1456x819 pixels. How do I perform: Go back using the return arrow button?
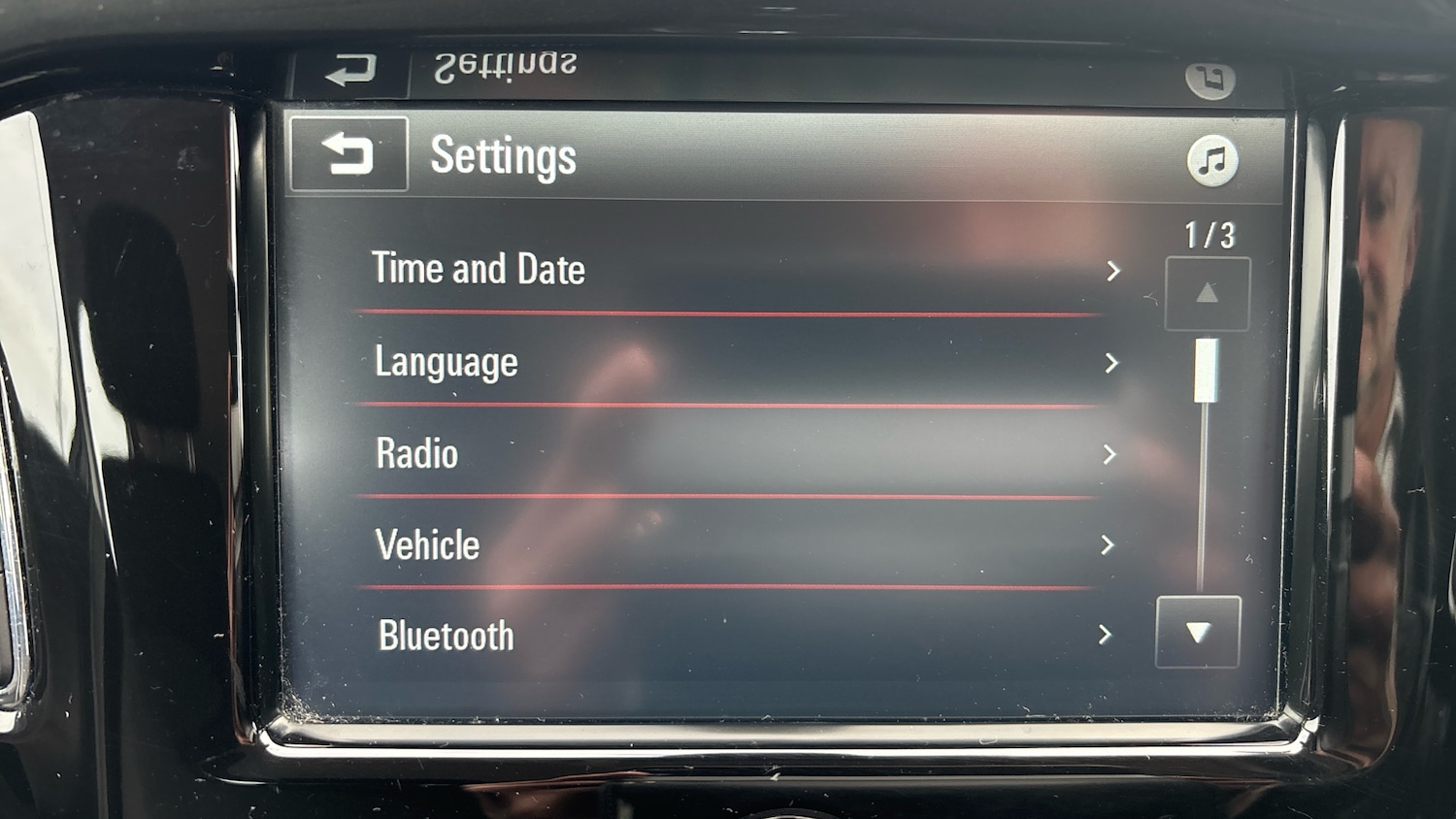348,154
